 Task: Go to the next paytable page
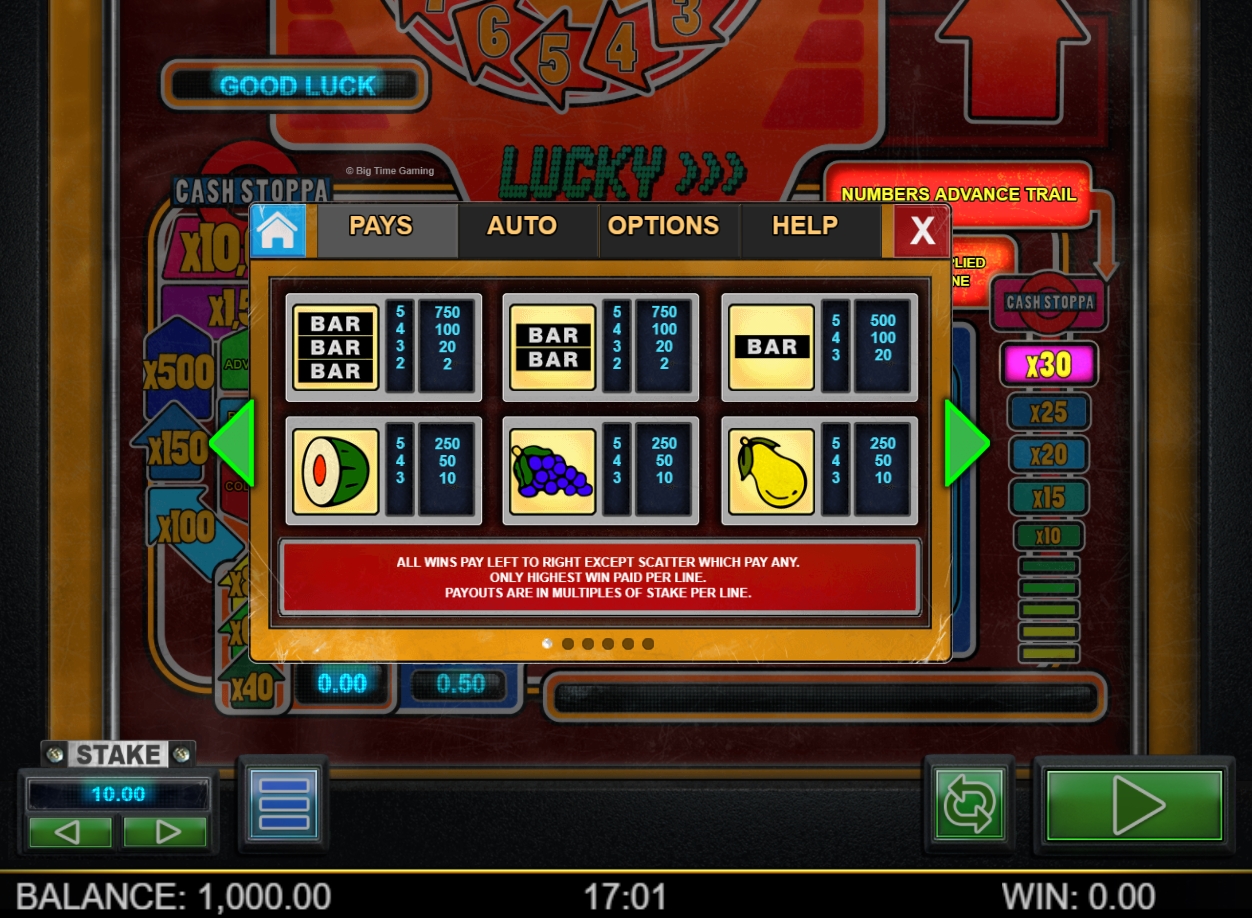(966, 443)
